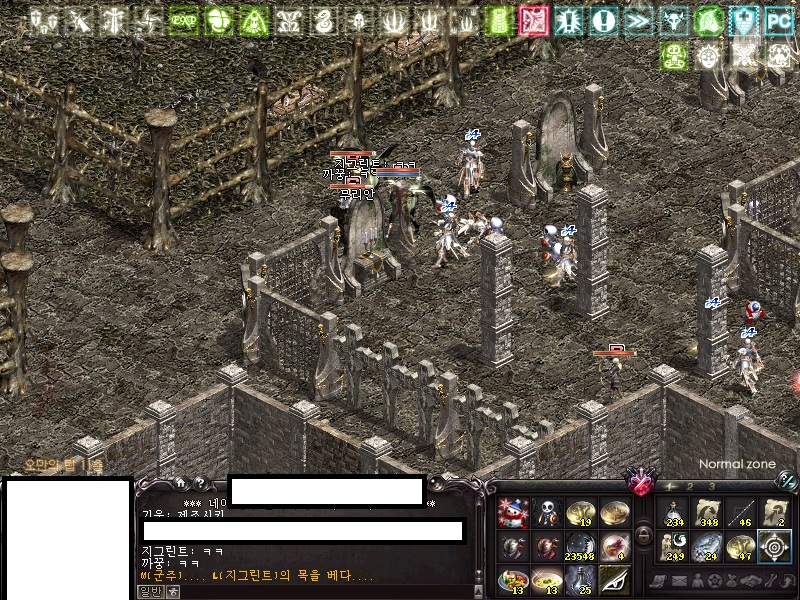This screenshot has width=800, height=600.
Task: Select the 일반 chat channel tab
Action: (149, 591)
